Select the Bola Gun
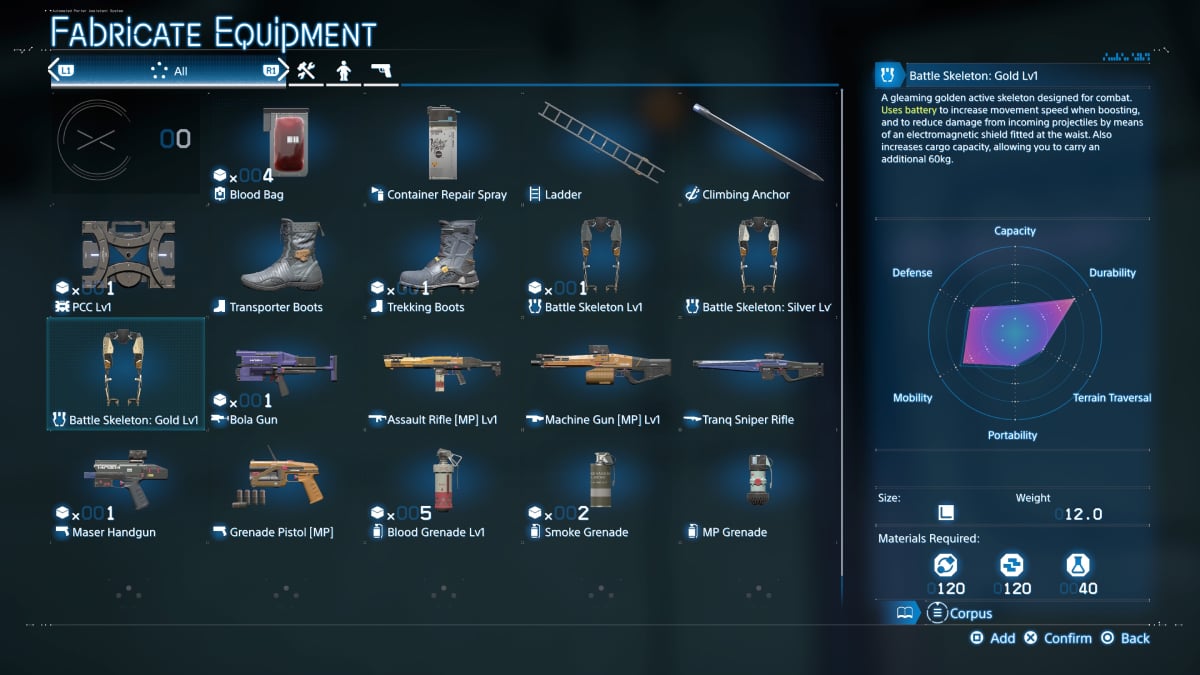The image size is (1200, 675). [283, 373]
